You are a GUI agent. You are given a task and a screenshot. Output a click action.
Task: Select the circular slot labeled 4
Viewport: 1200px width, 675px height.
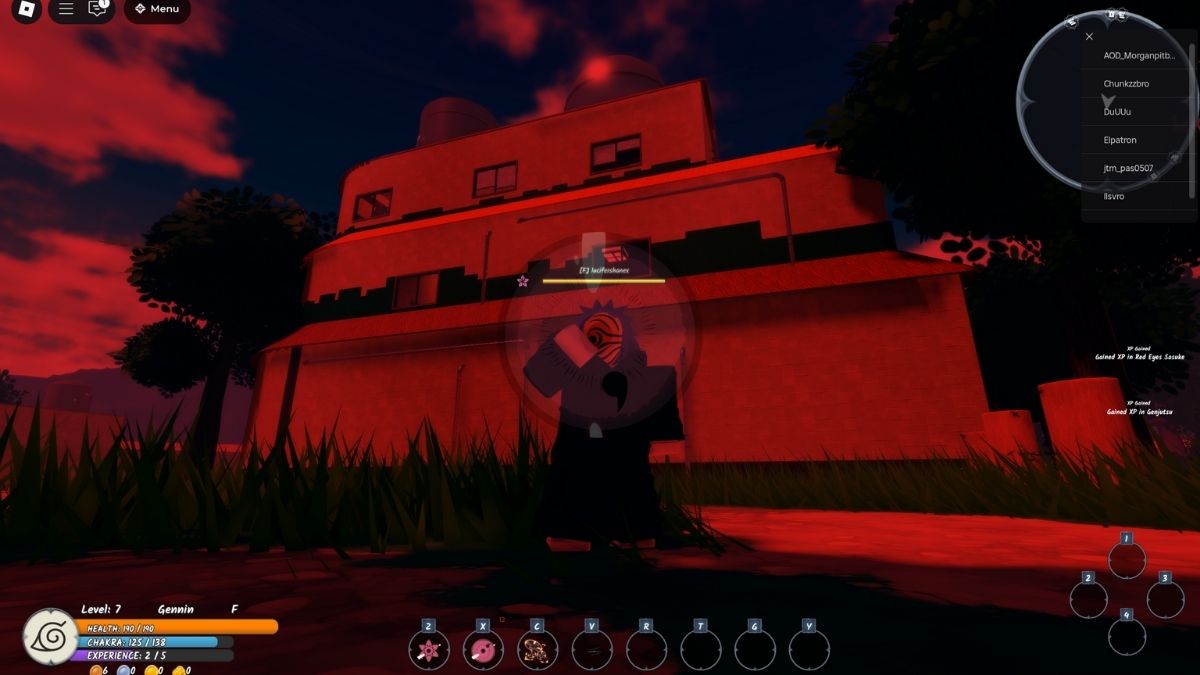tap(1126, 636)
